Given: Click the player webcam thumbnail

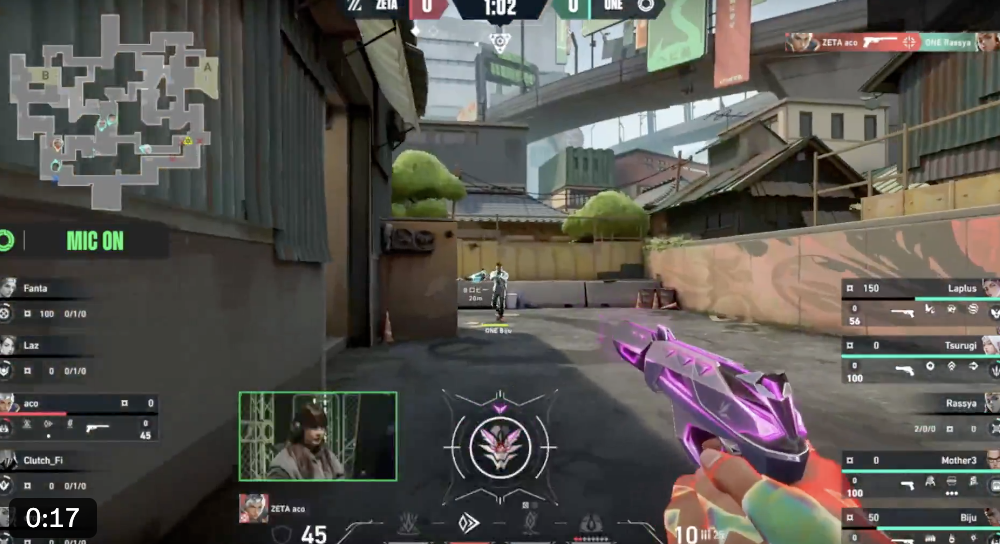Looking at the screenshot, I should tap(318, 436).
